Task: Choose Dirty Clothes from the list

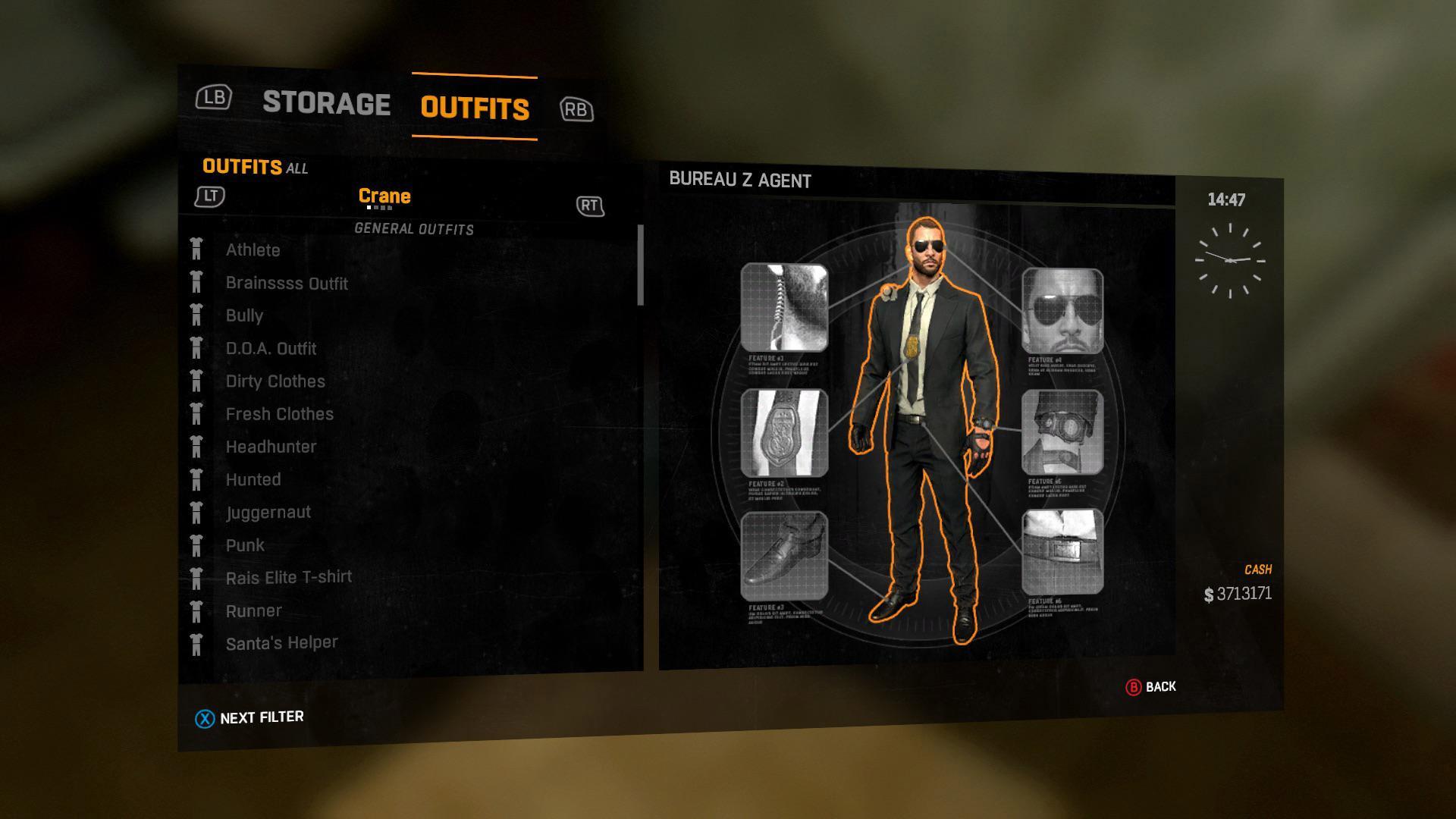Action: click(275, 381)
